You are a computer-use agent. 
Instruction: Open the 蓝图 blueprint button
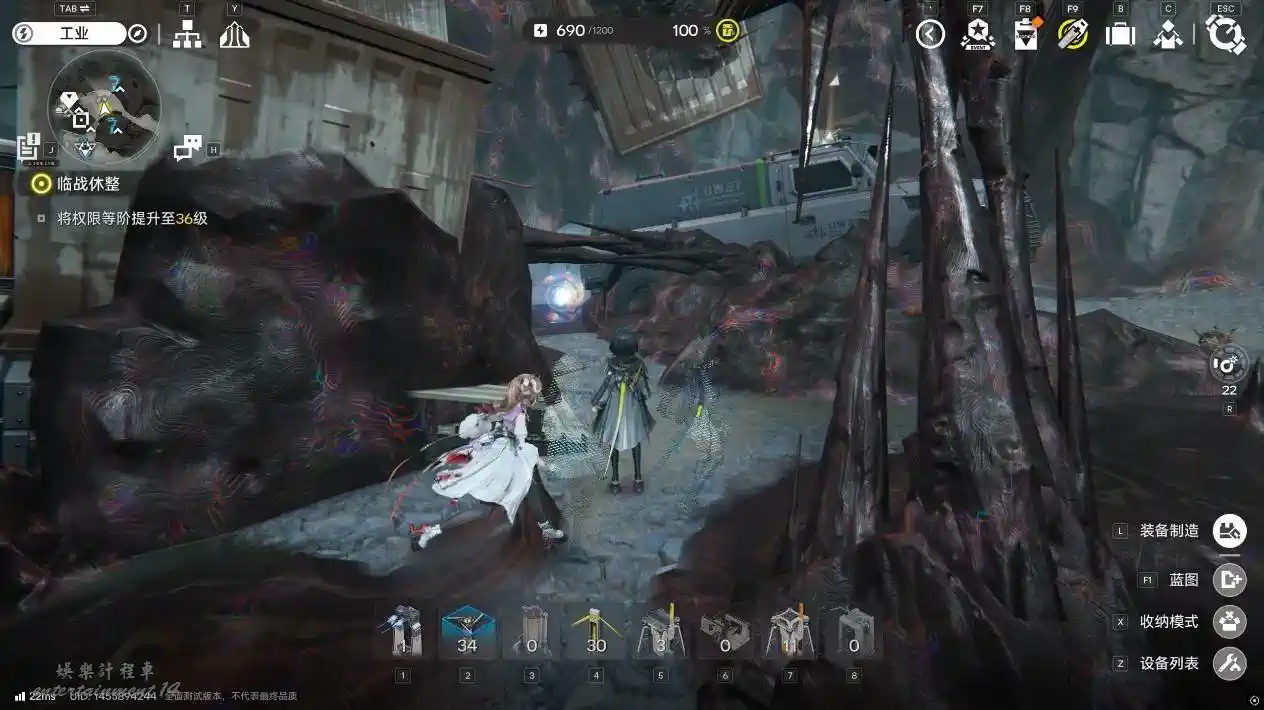1229,579
